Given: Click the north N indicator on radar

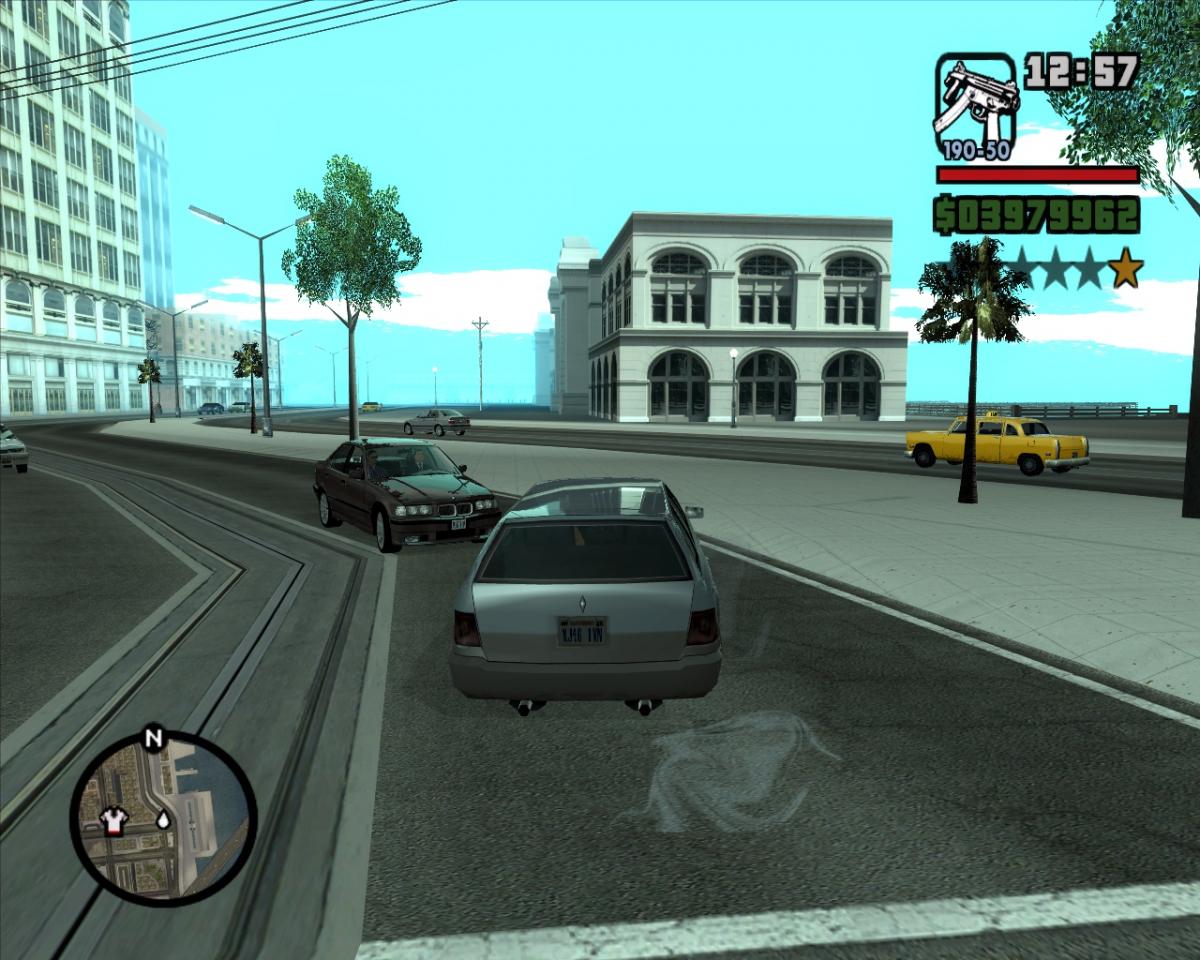Looking at the screenshot, I should point(152,739).
